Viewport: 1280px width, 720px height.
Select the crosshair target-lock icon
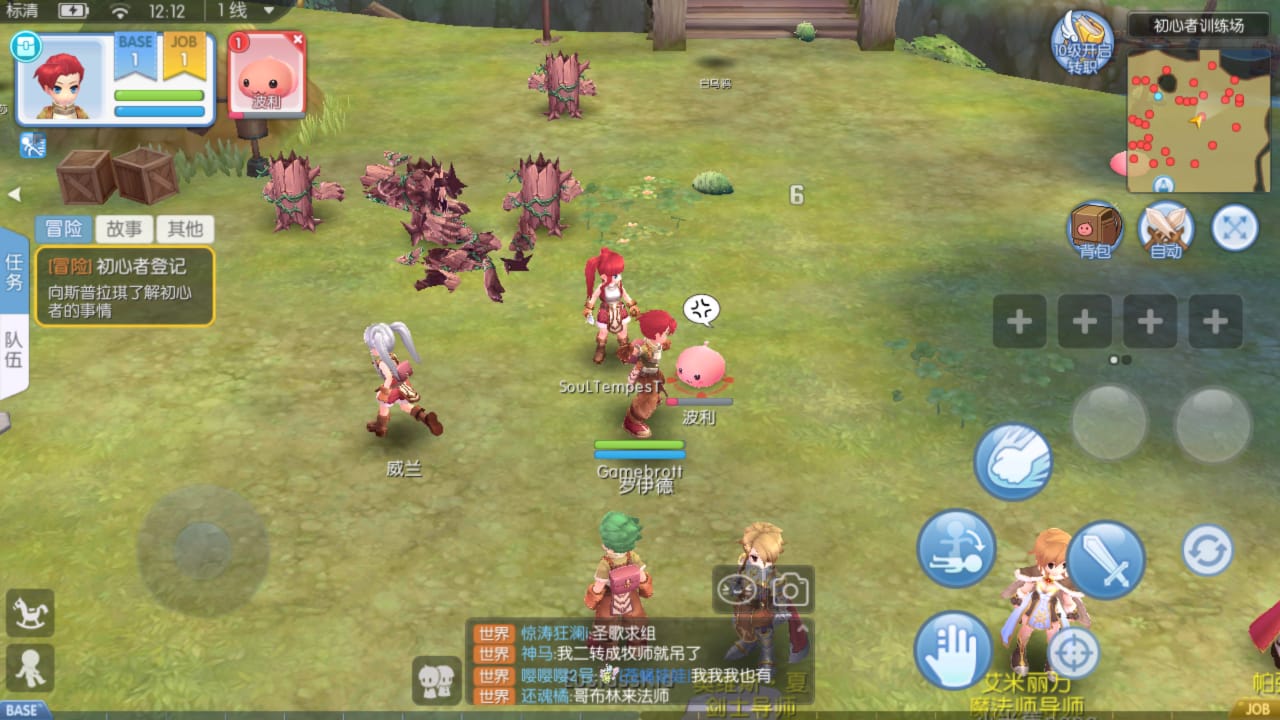point(1072,652)
